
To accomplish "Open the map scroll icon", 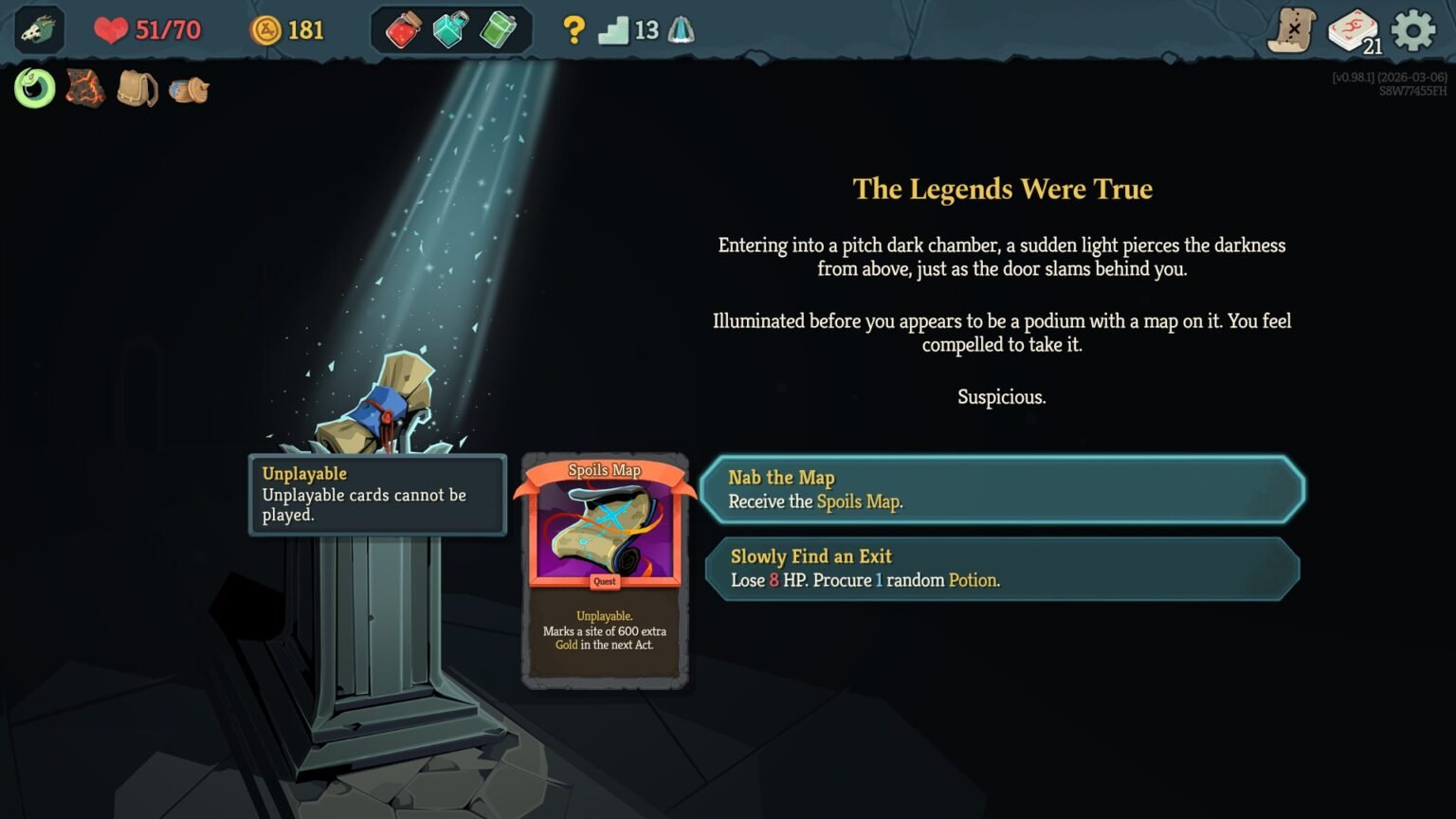I will pos(1290,29).
